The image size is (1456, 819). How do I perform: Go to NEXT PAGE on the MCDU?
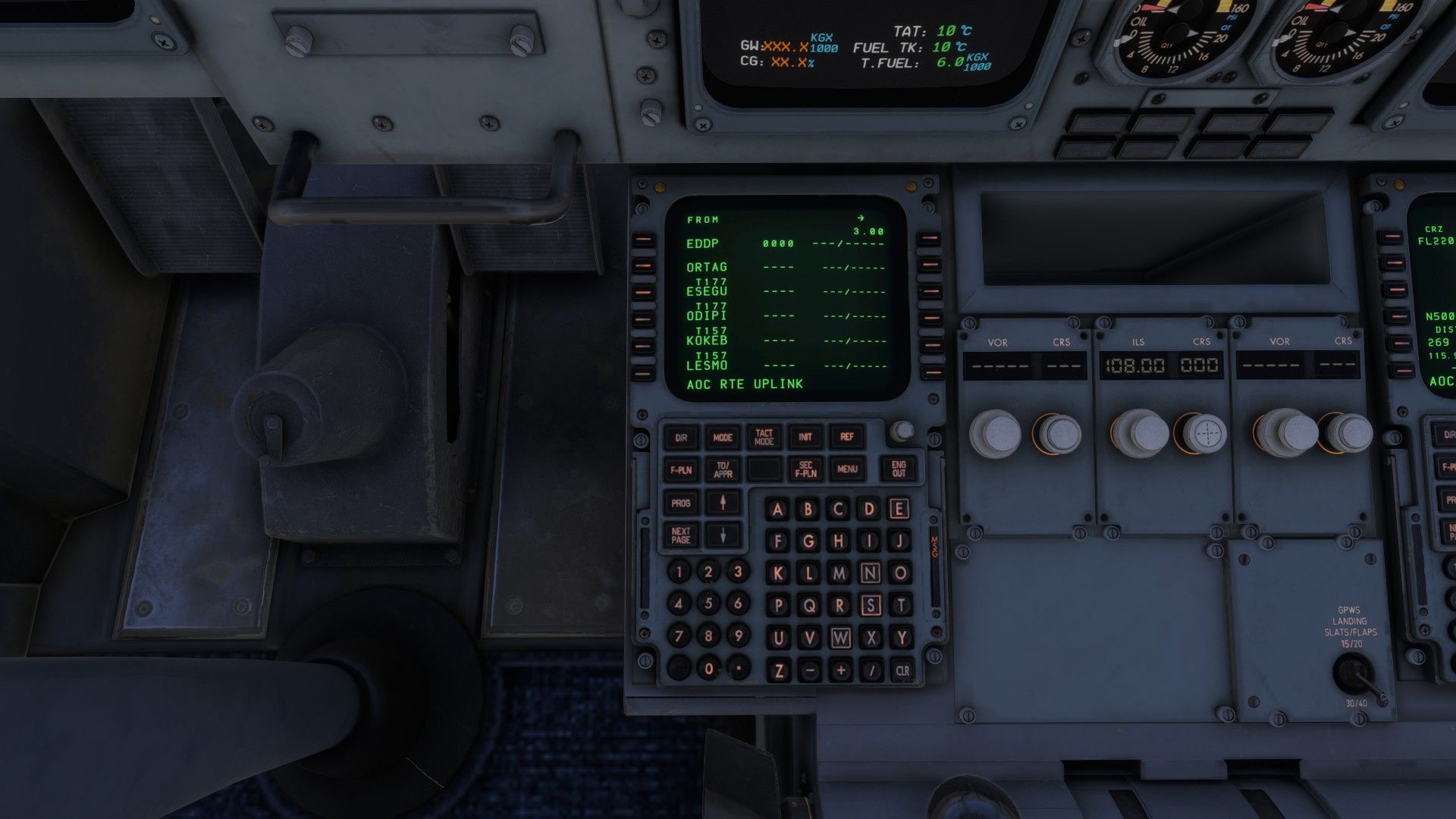(681, 535)
